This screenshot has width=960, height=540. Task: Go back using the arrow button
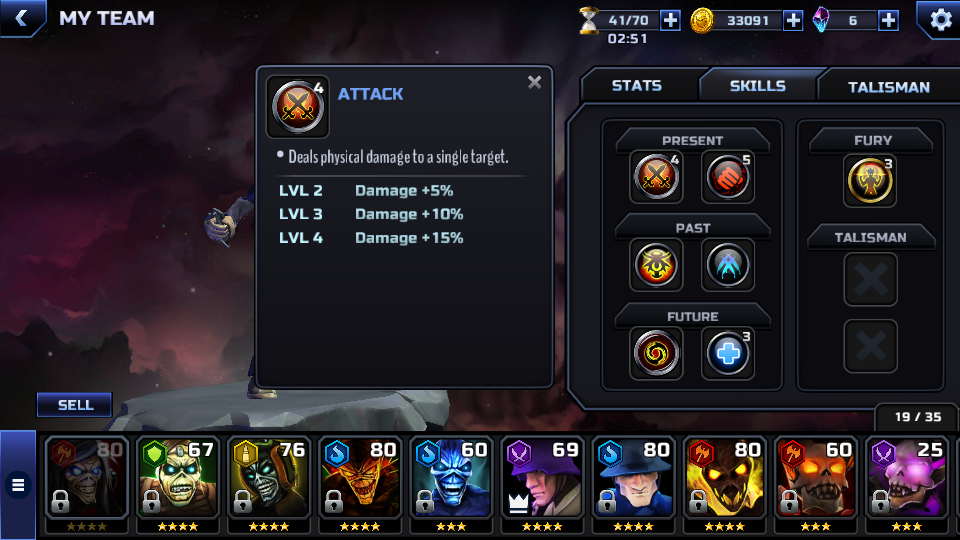coord(22,18)
